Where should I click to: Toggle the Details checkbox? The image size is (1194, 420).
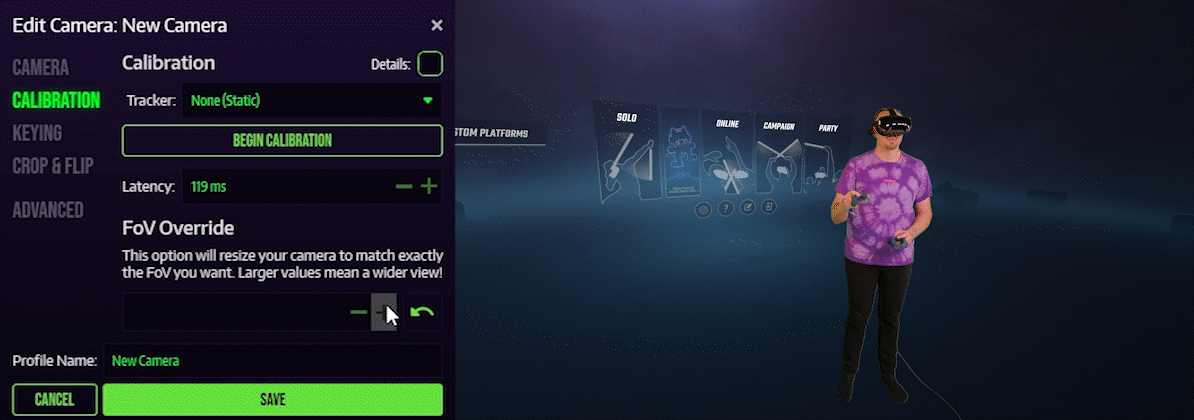pos(430,64)
